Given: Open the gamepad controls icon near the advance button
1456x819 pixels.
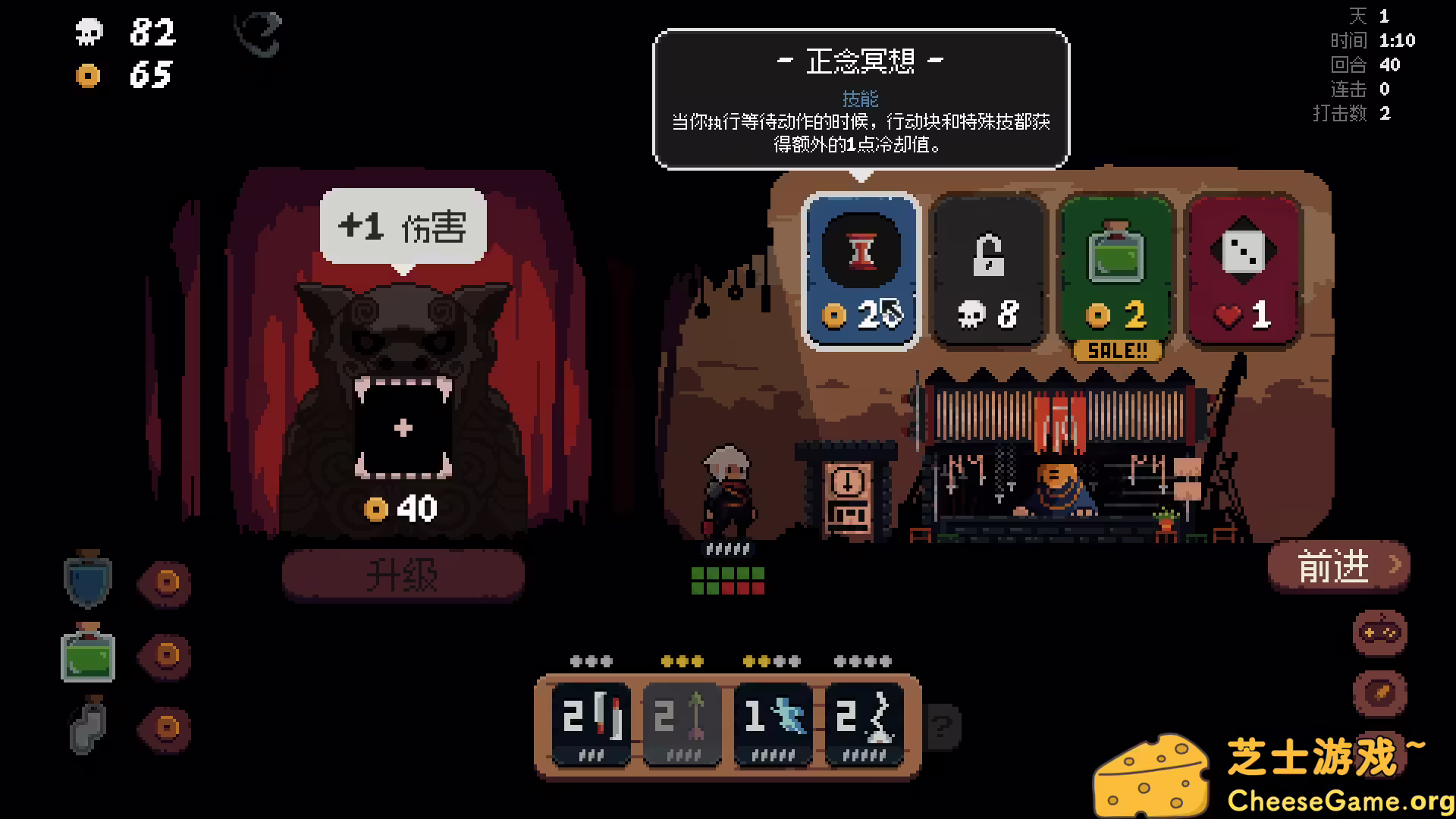Looking at the screenshot, I should pos(1379,632).
